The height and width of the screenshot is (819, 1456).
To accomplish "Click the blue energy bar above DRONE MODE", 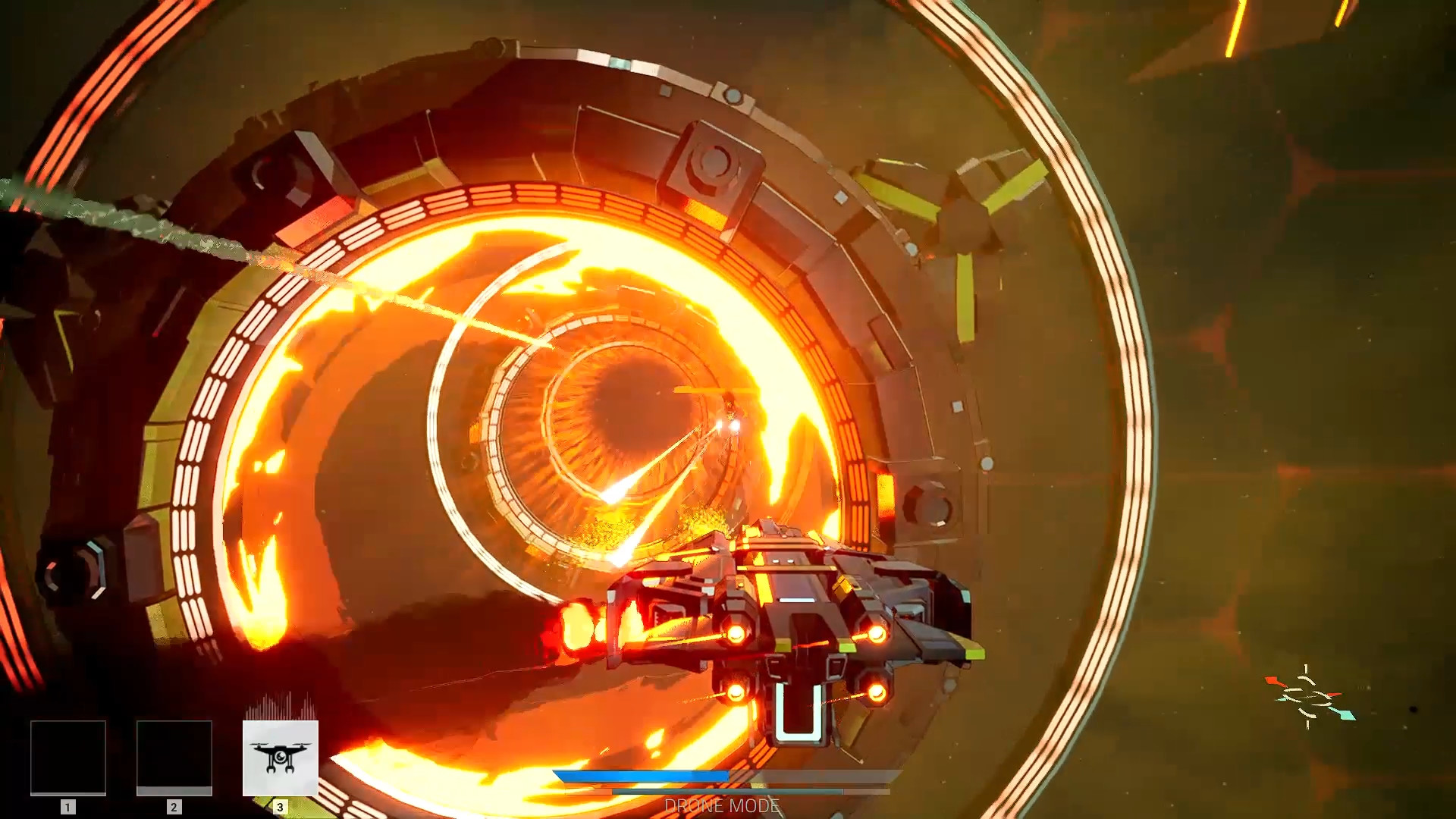I will click(x=645, y=777).
